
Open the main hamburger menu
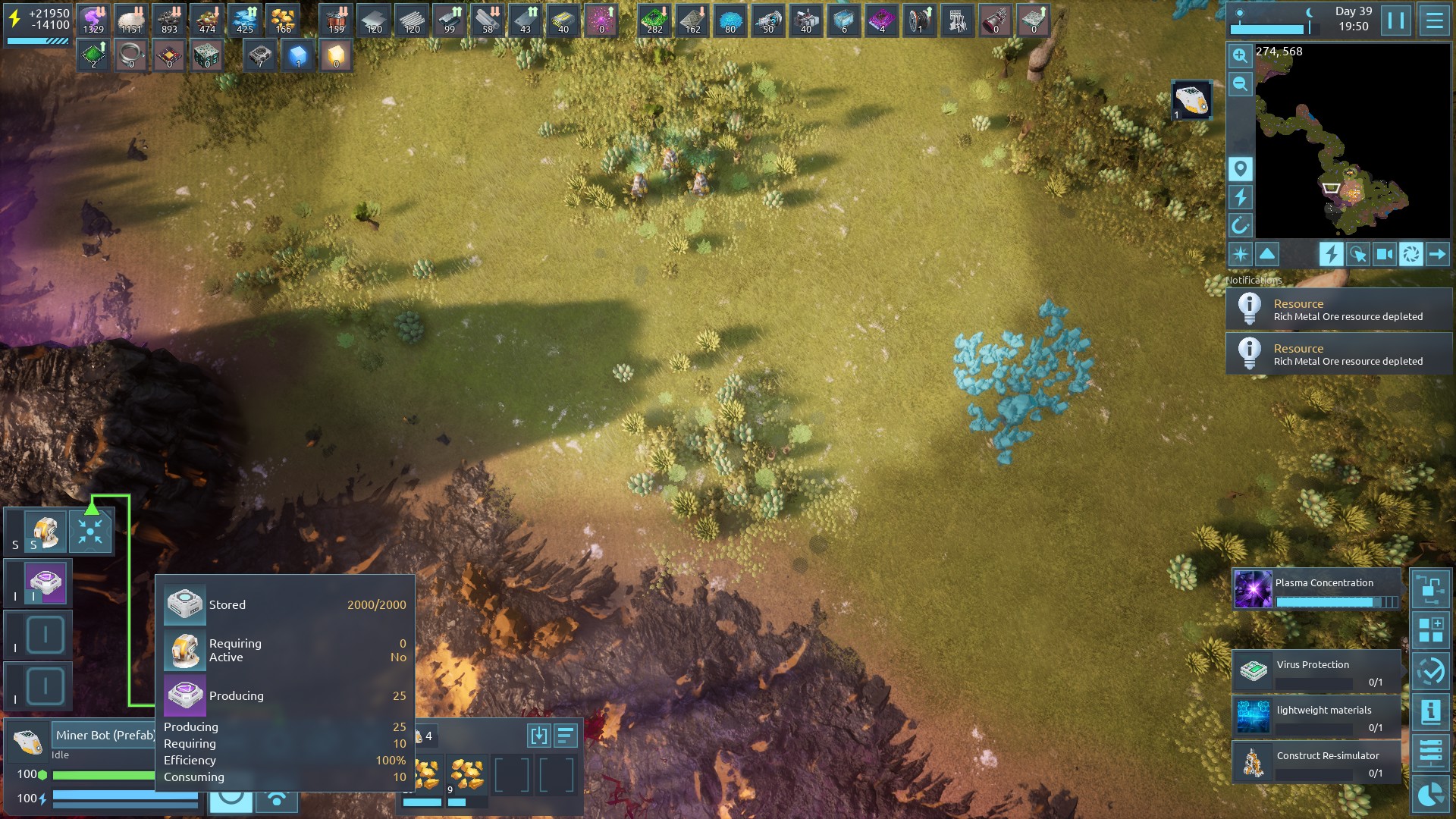point(1434,20)
